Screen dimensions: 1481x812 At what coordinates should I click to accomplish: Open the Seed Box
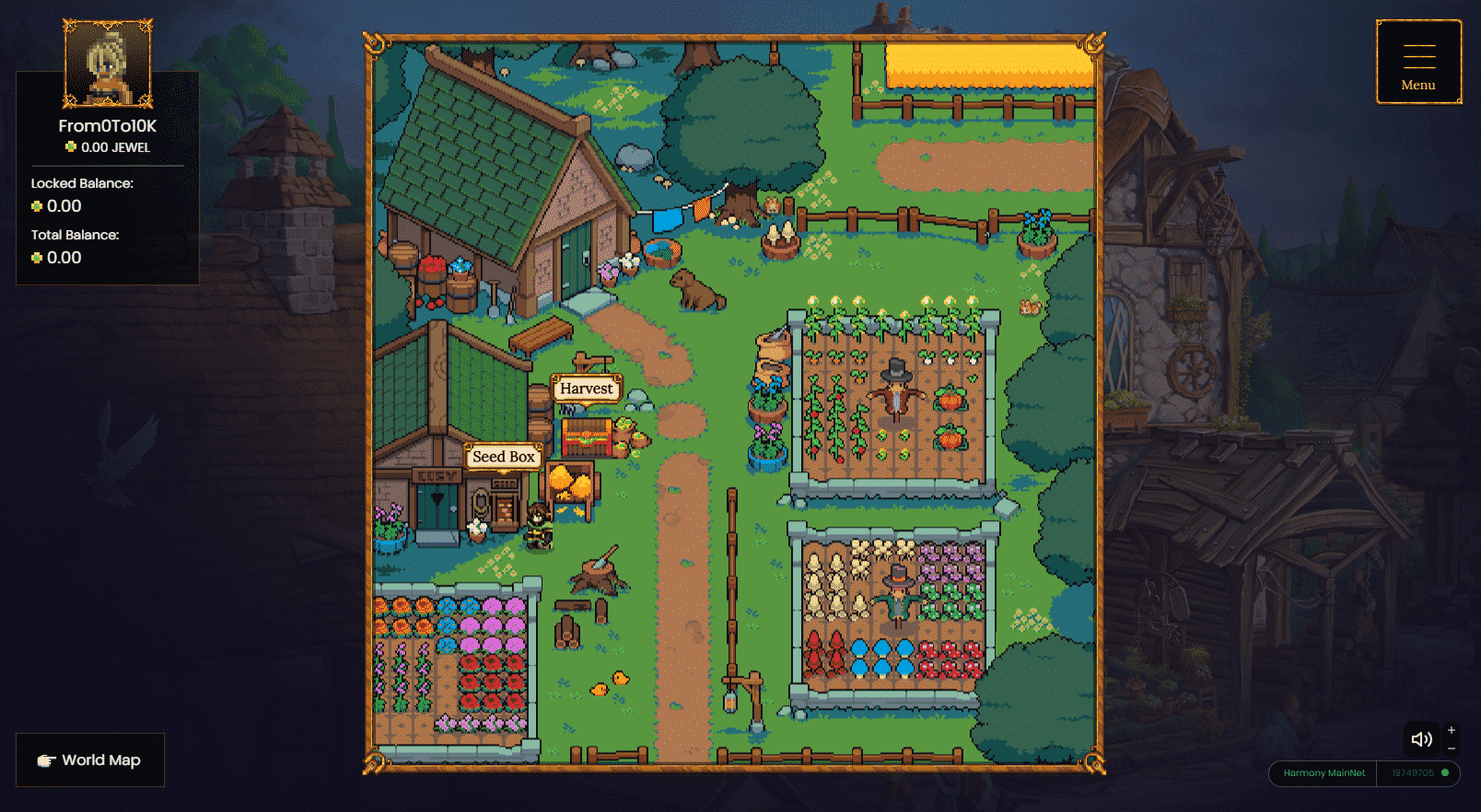click(503, 457)
